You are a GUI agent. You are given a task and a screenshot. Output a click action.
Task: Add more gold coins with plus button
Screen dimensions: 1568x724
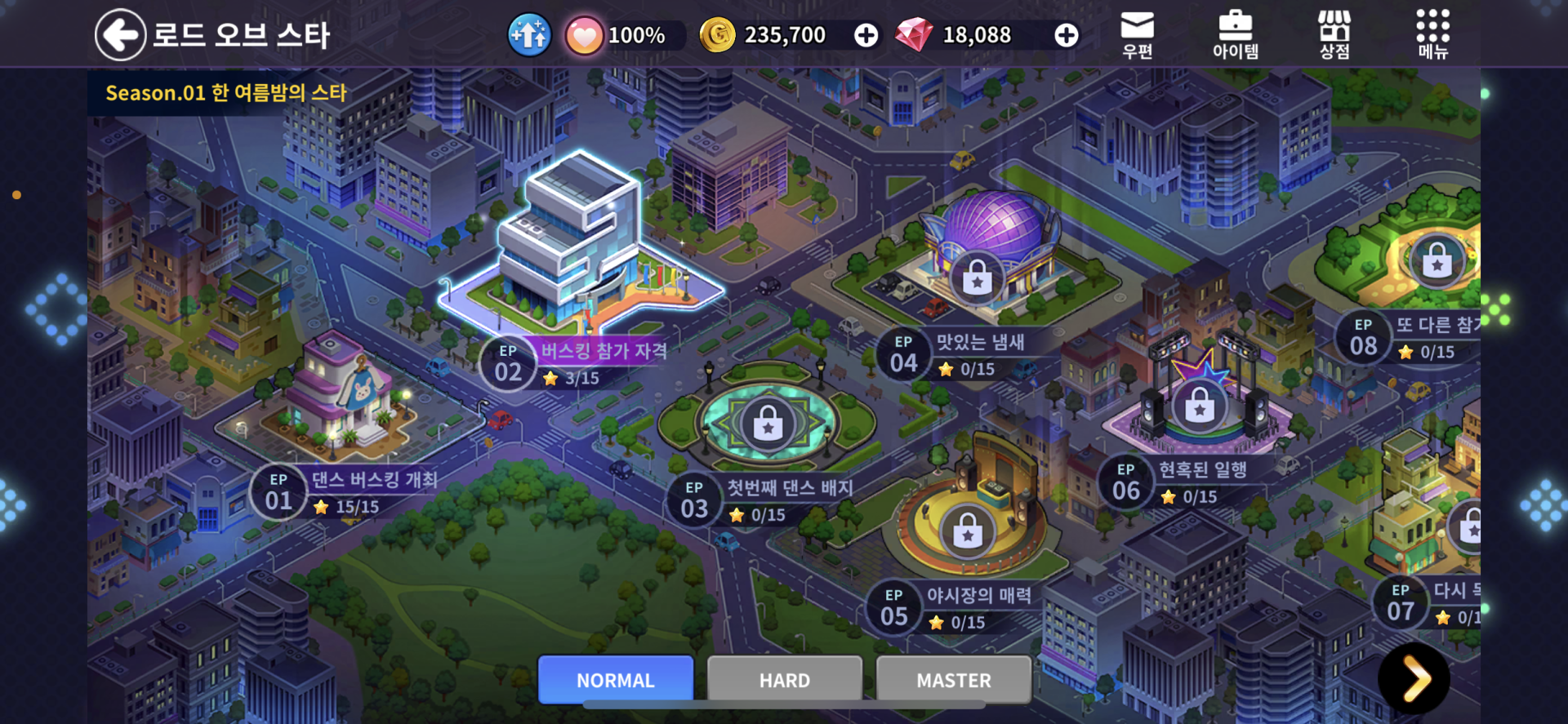point(866,35)
